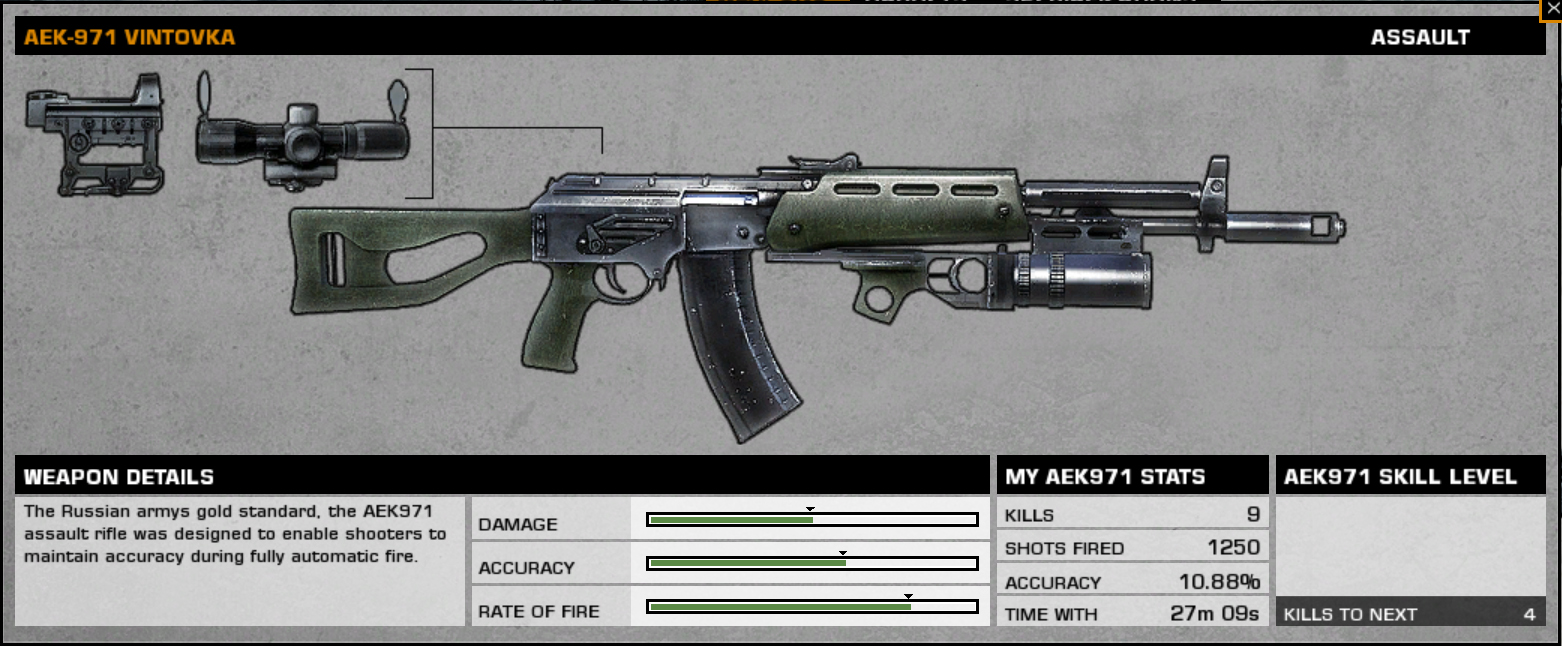The image size is (1562, 646).
Task: Close the AEK-971 weapon details window
Action: [1552, 7]
